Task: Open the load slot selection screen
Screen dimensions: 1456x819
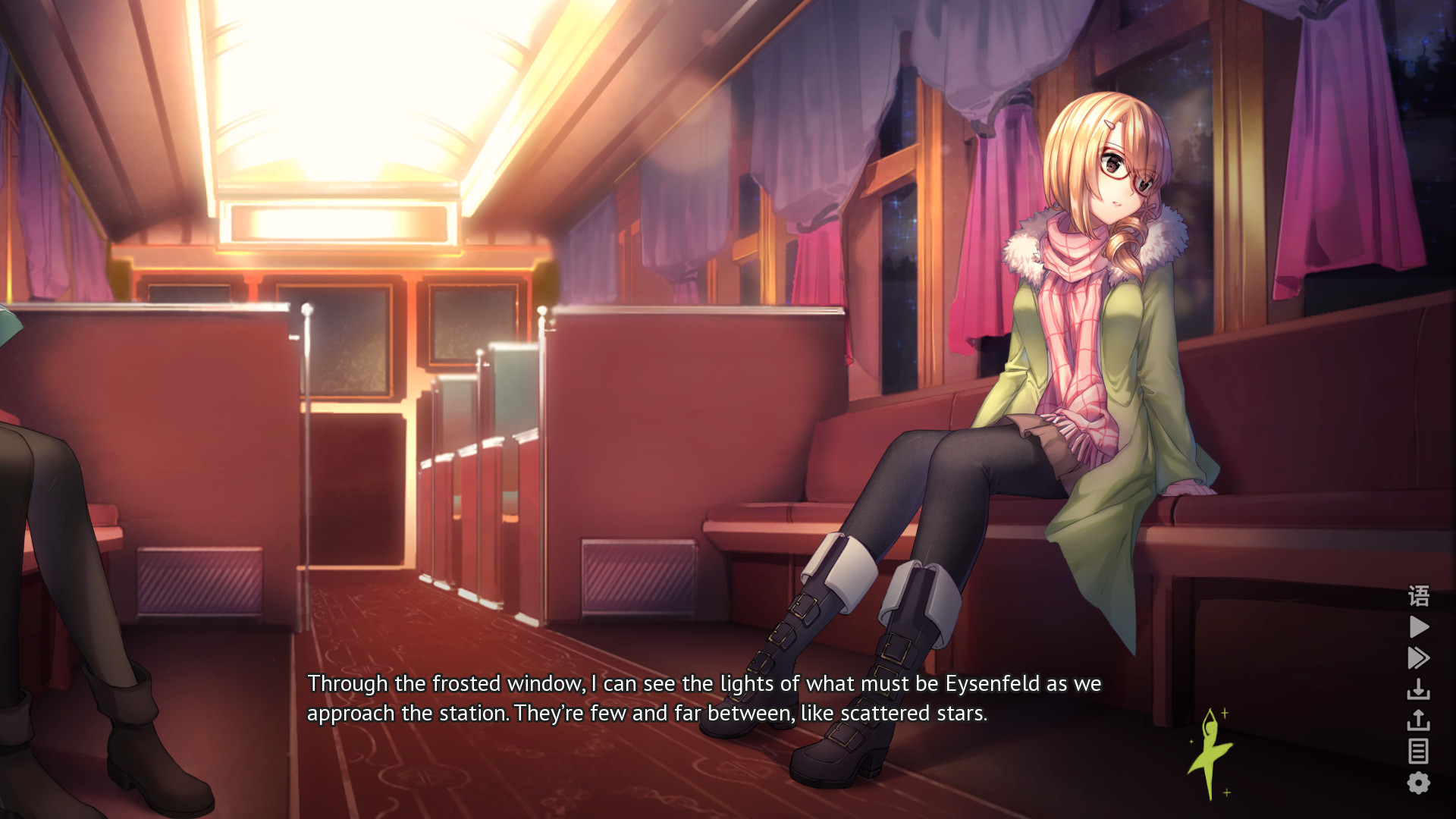Action: point(1419,719)
